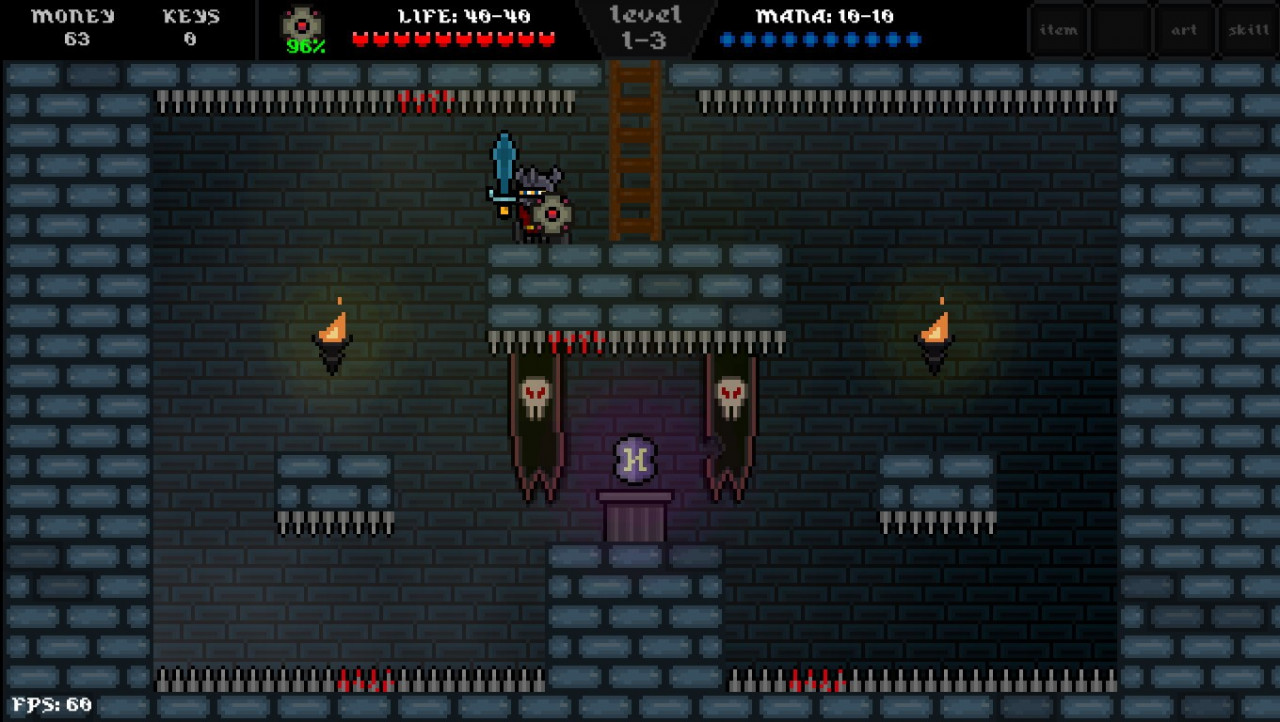Screen dimensions: 1280x722
Task: Select the item slot in the HUD
Action: (x=1057, y=30)
